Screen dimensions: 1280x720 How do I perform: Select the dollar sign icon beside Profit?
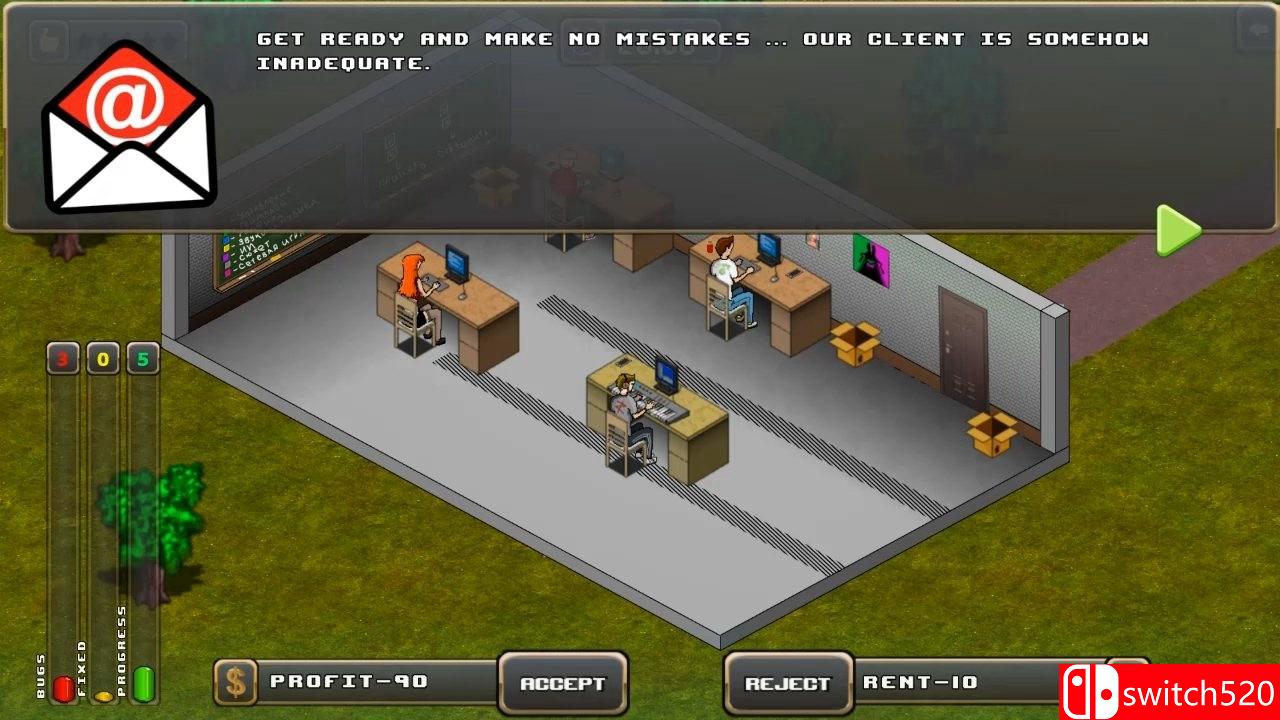click(x=236, y=683)
